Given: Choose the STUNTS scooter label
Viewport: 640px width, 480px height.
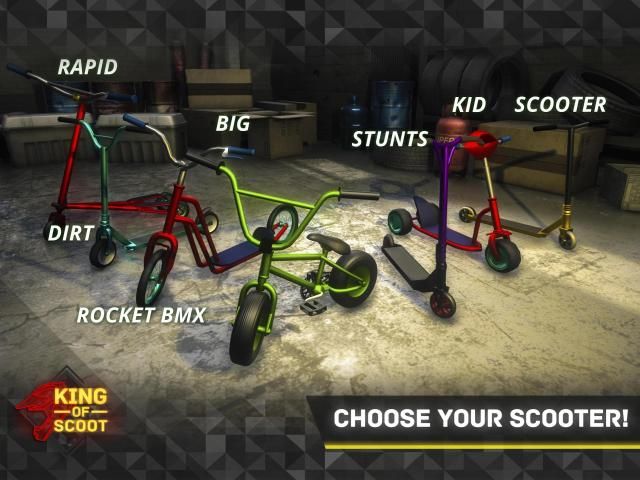Looking at the screenshot, I should (x=389, y=139).
